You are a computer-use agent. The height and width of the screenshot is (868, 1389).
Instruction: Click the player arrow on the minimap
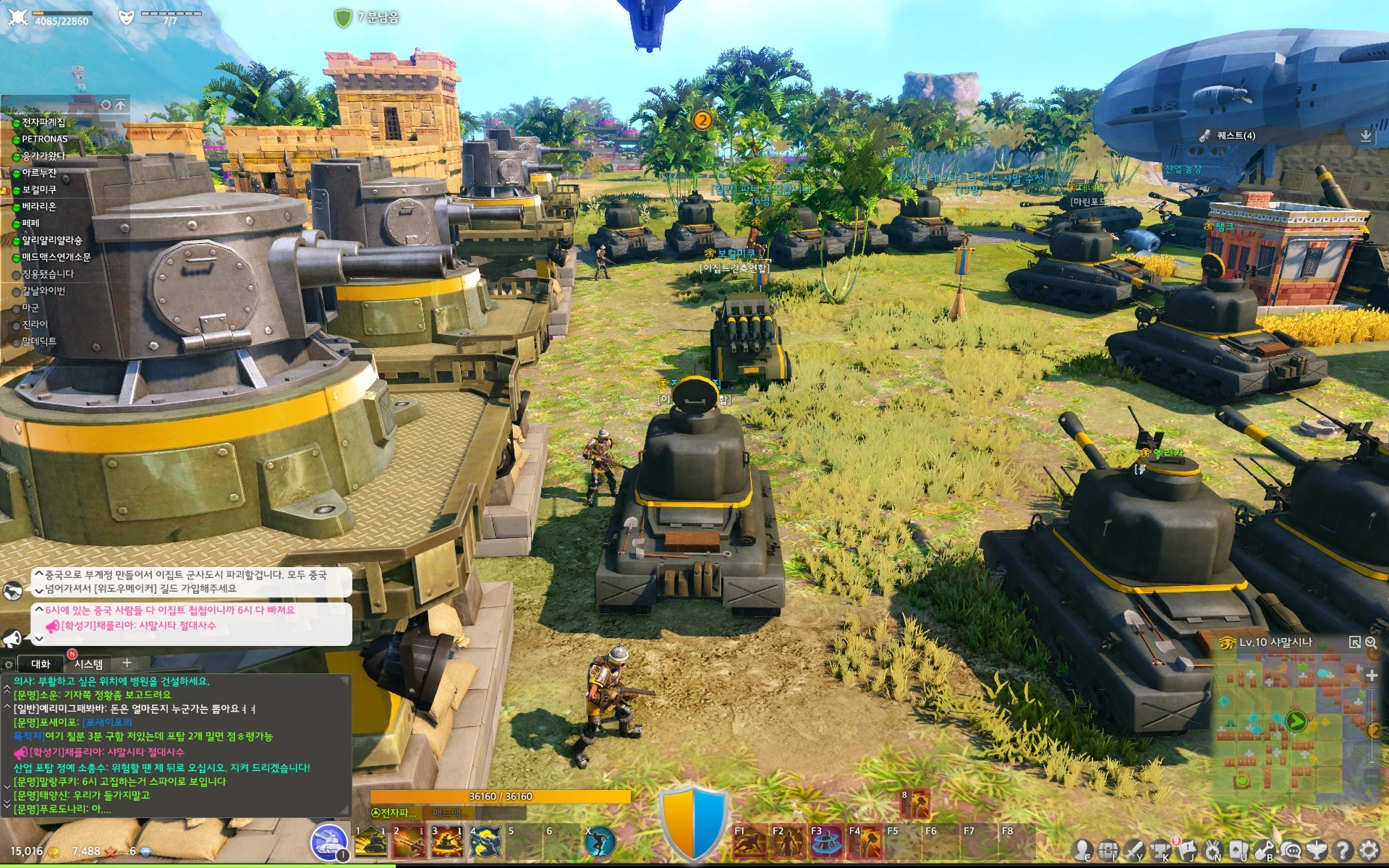pos(1295,721)
